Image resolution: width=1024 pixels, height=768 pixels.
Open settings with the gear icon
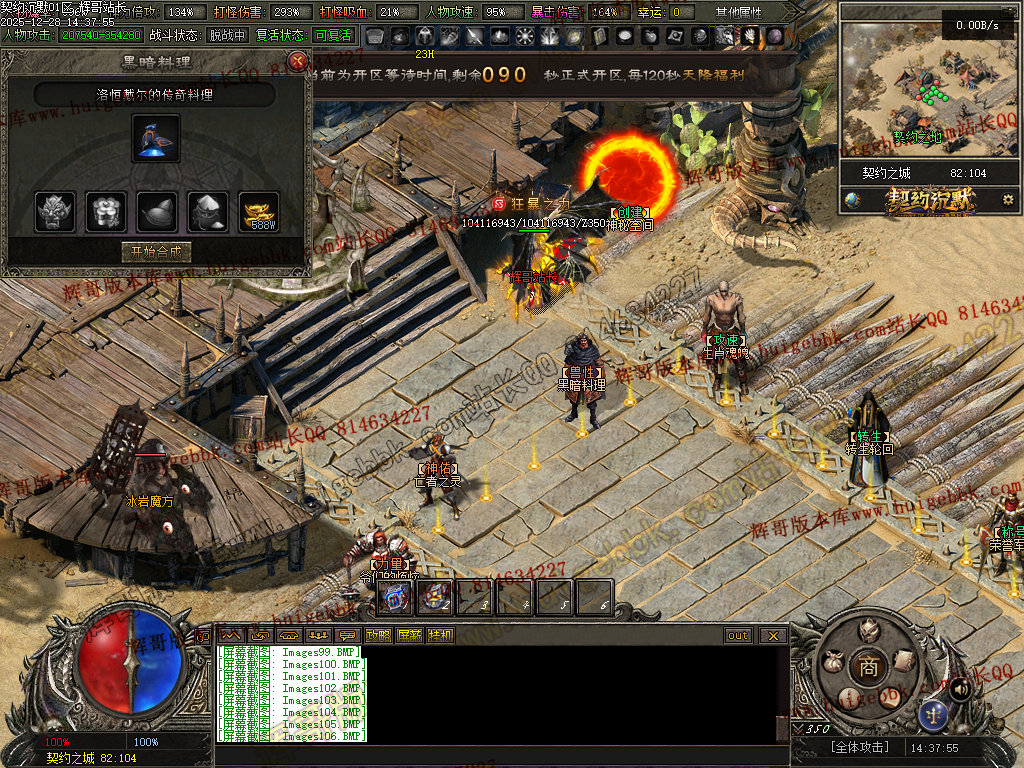click(1008, 200)
